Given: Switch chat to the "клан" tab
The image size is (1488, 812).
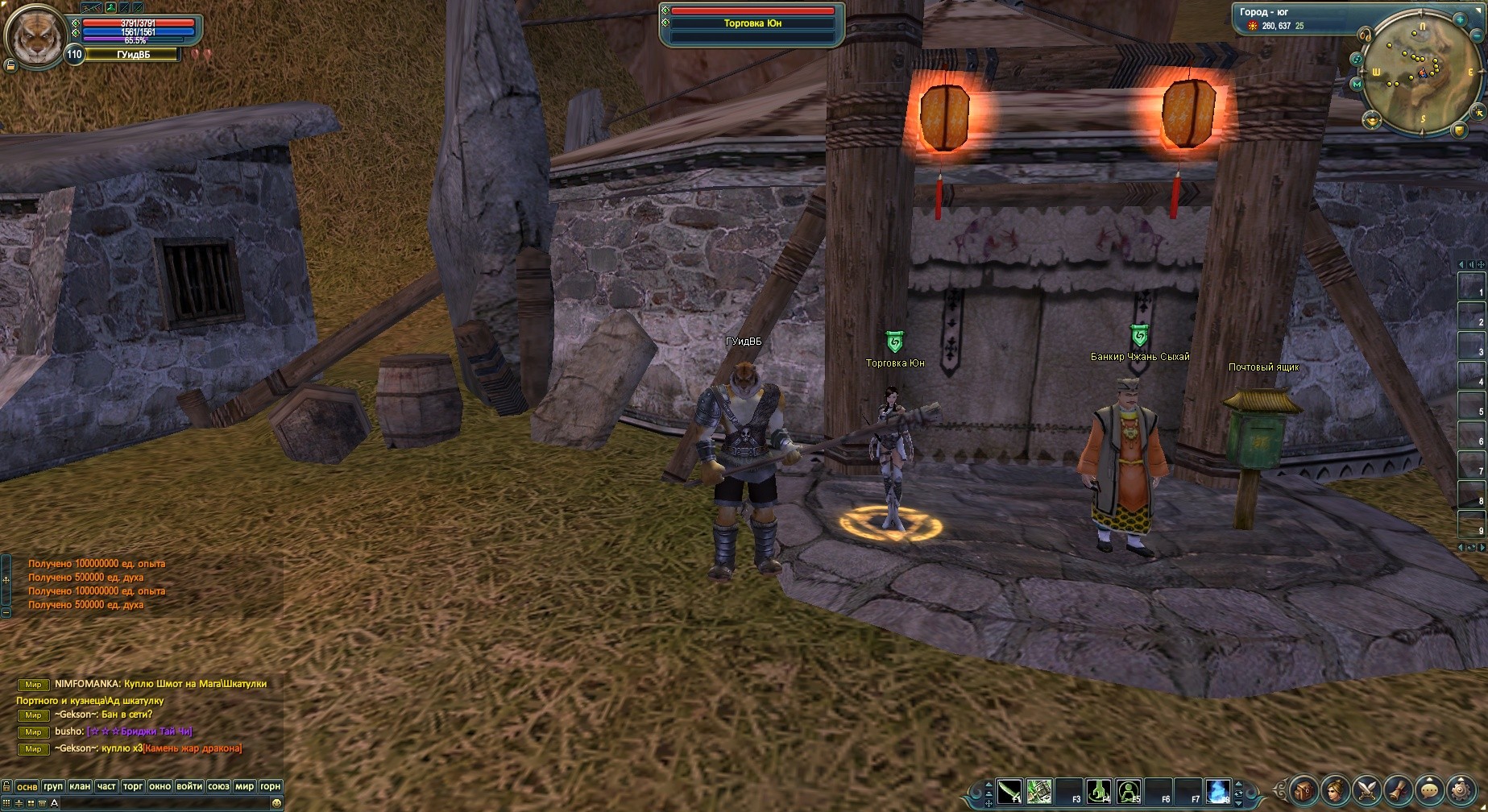Looking at the screenshot, I should point(80,786).
